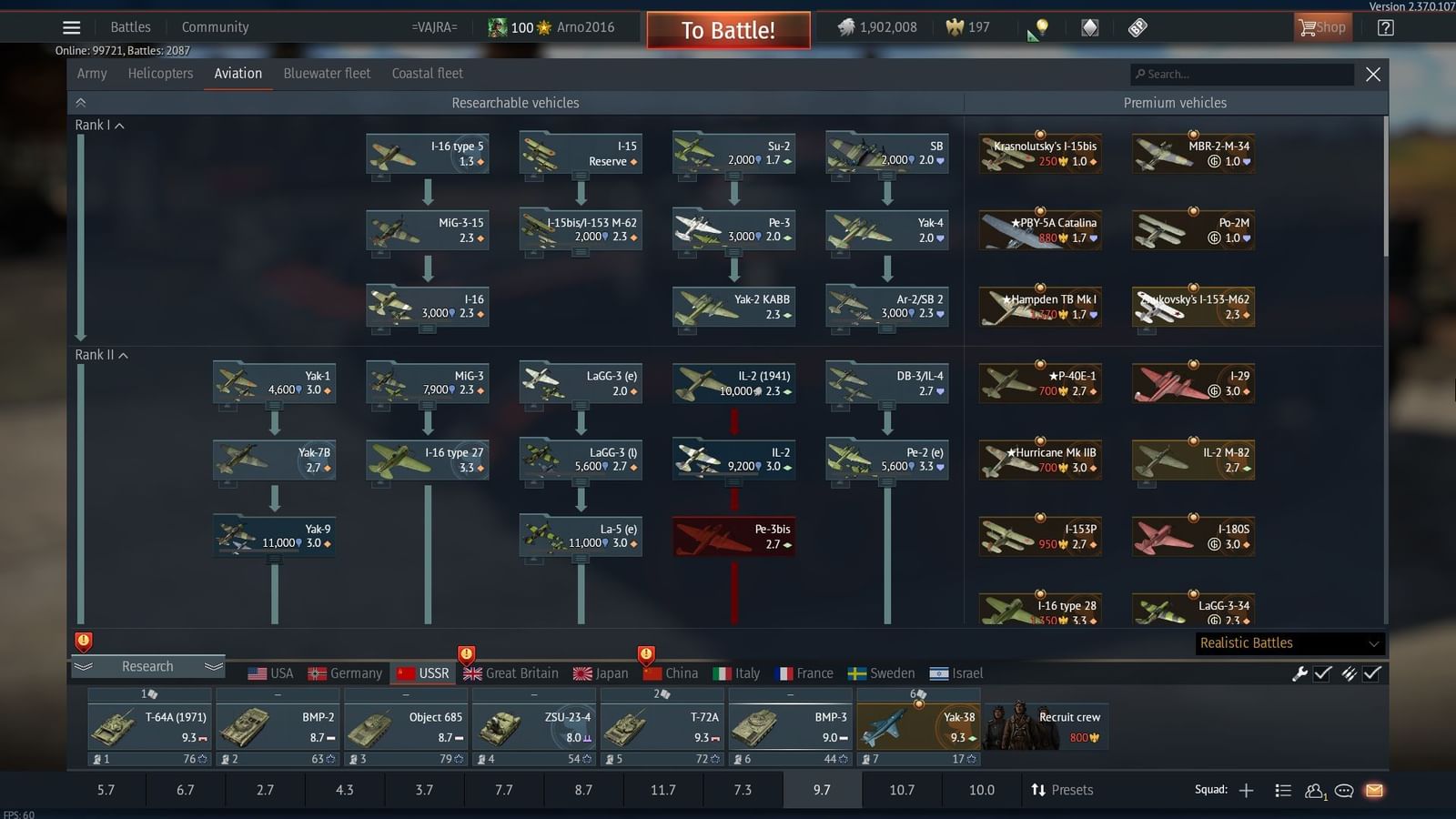Open the Community menu item
Screen dimensions: 1456x819
point(215,26)
